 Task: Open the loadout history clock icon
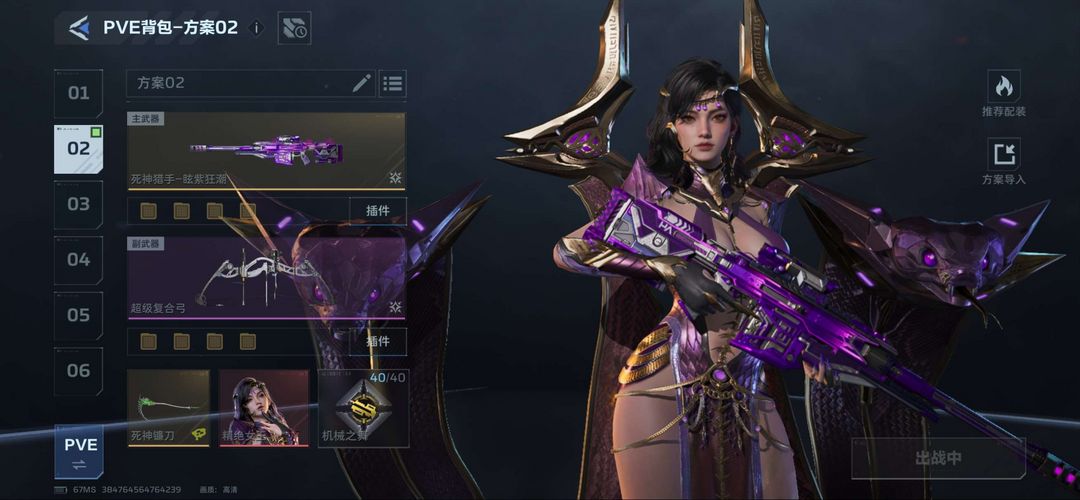pyautogui.click(x=294, y=28)
